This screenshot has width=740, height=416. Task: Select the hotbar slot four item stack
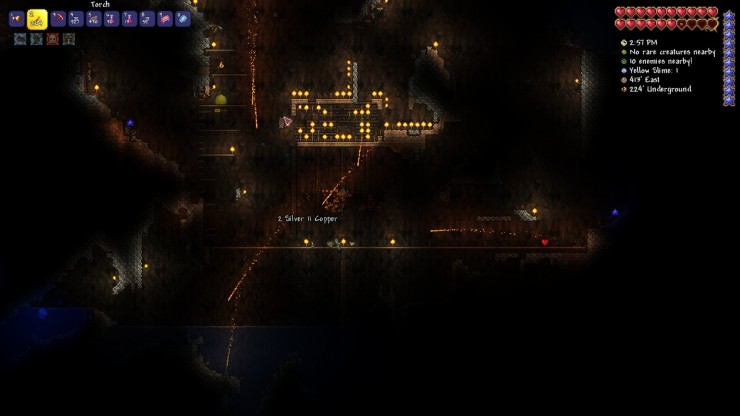75,19
